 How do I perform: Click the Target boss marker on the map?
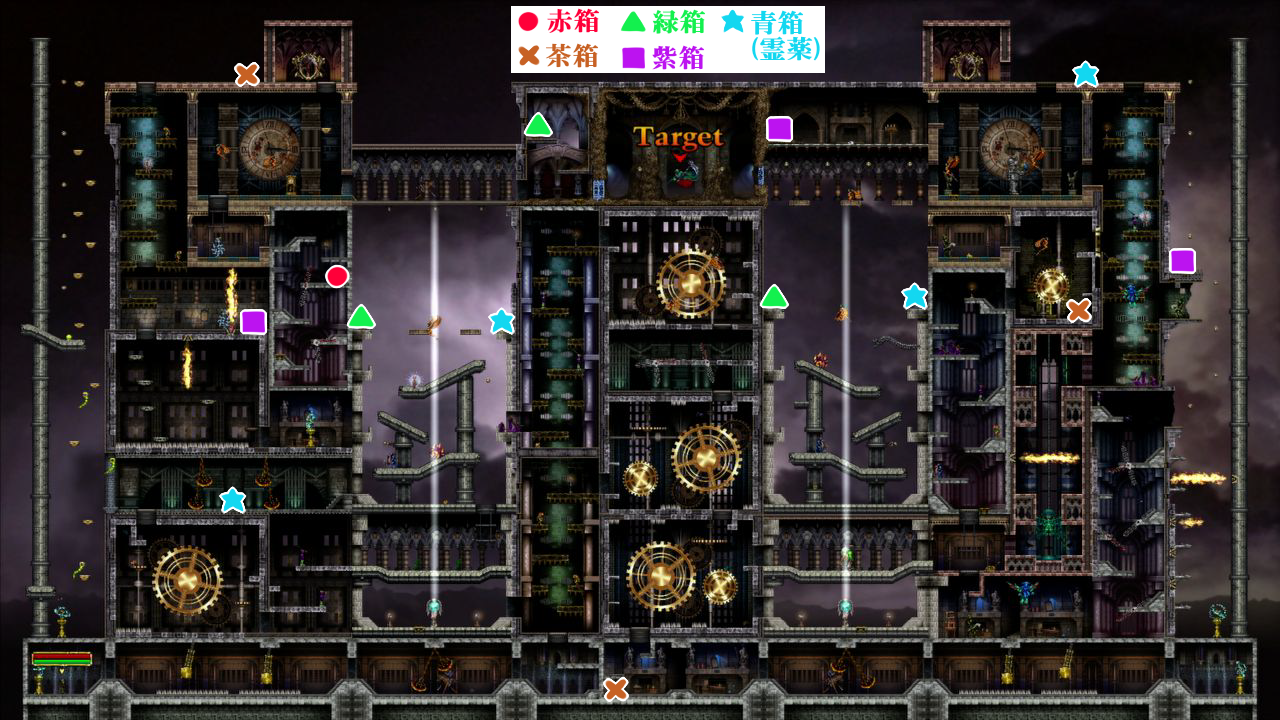point(678,138)
